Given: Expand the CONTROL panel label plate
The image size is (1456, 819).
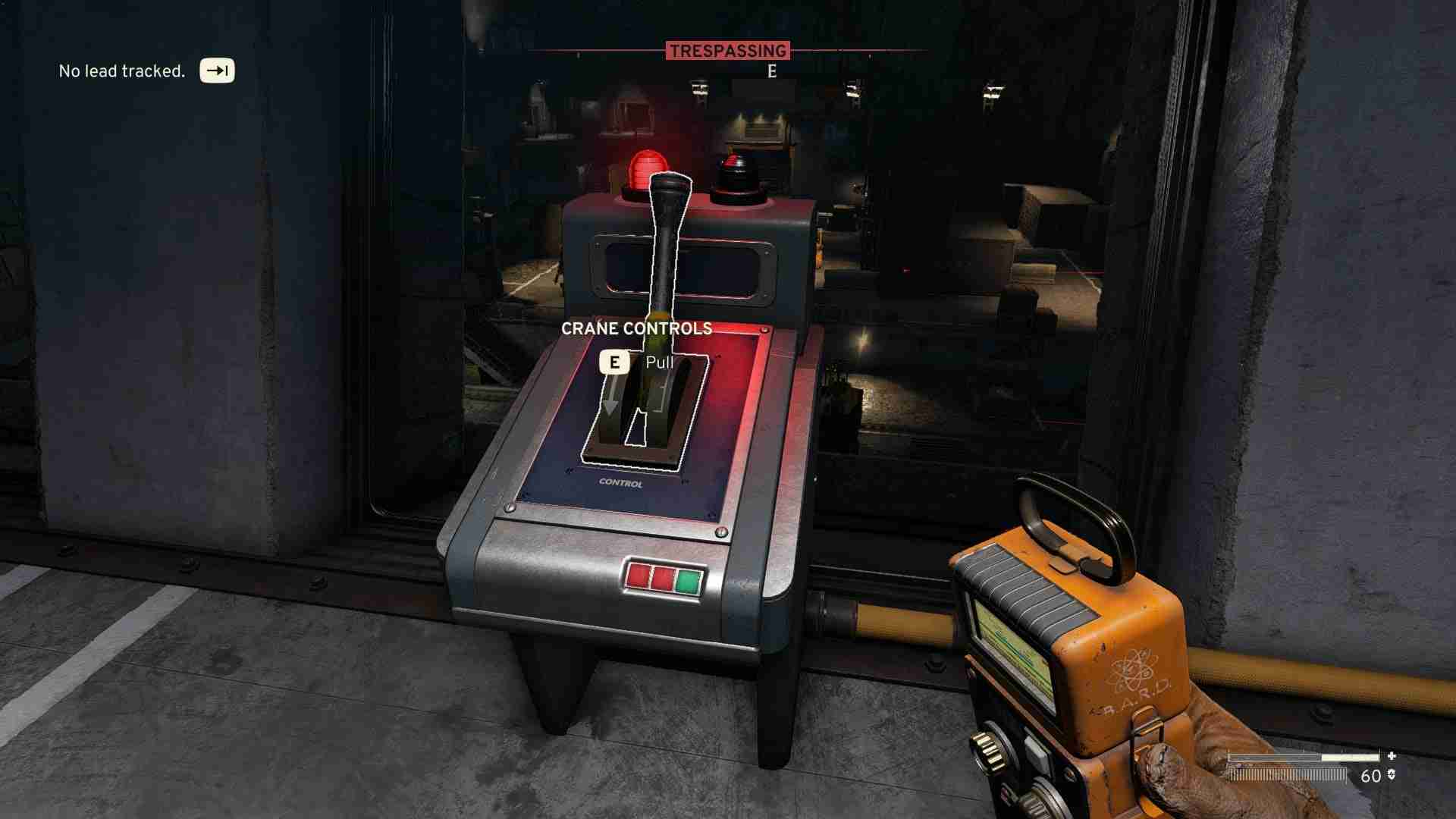Looking at the screenshot, I should [619, 483].
